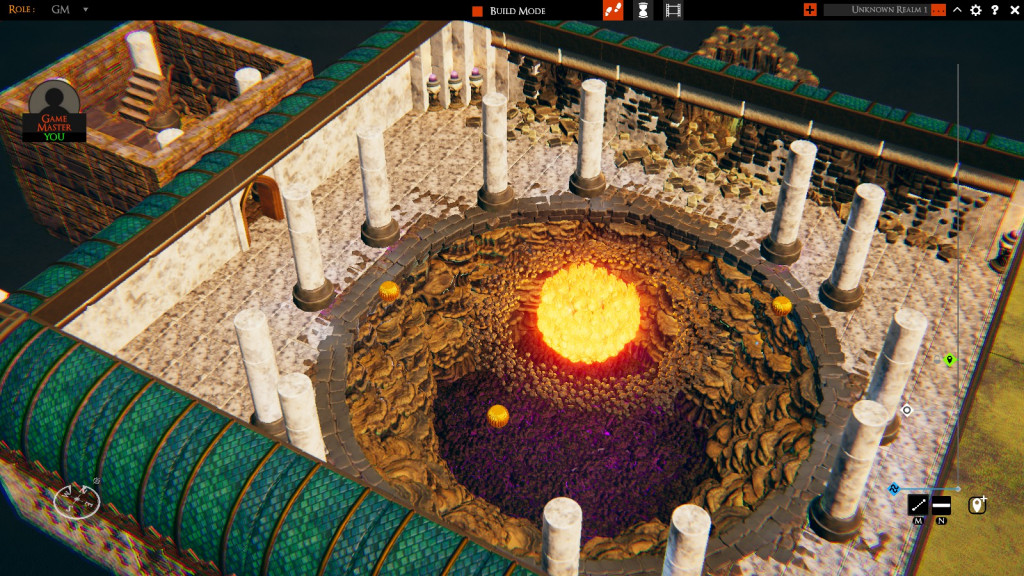Open settings with the gear icon

(x=976, y=10)
